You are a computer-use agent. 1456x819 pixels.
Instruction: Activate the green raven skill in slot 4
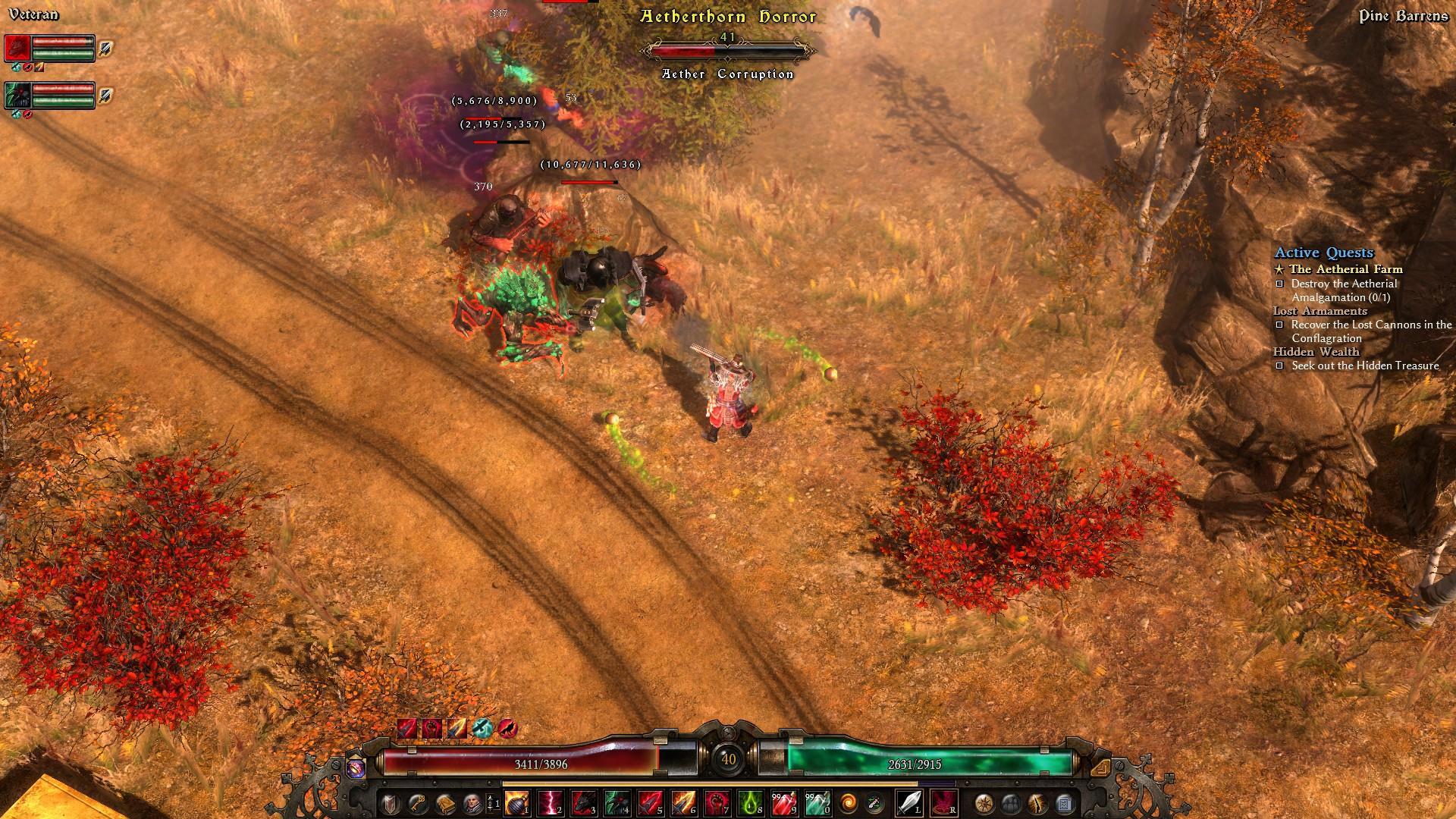617,802
